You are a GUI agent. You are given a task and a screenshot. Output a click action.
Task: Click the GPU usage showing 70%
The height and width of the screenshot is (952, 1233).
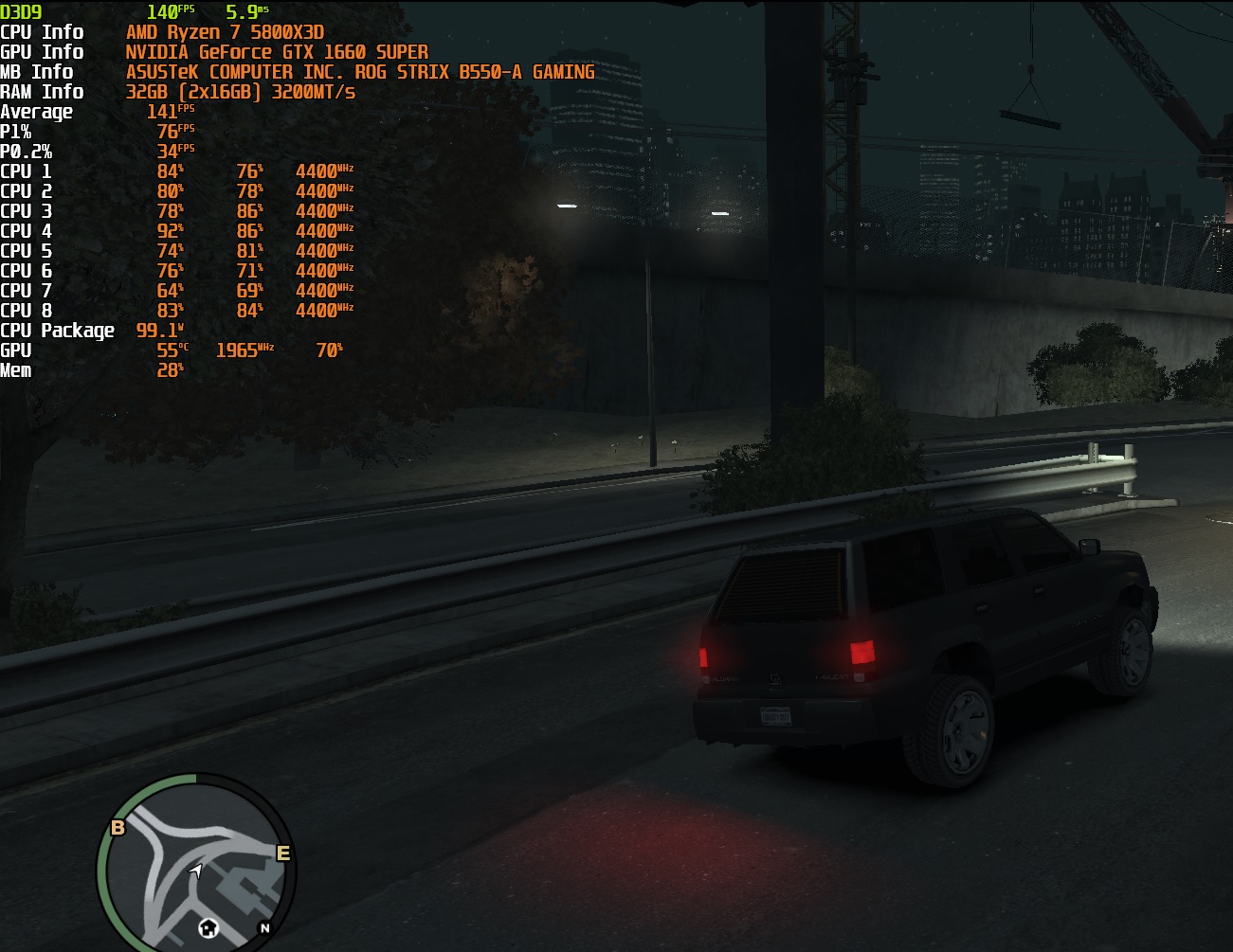coord(327,350)
